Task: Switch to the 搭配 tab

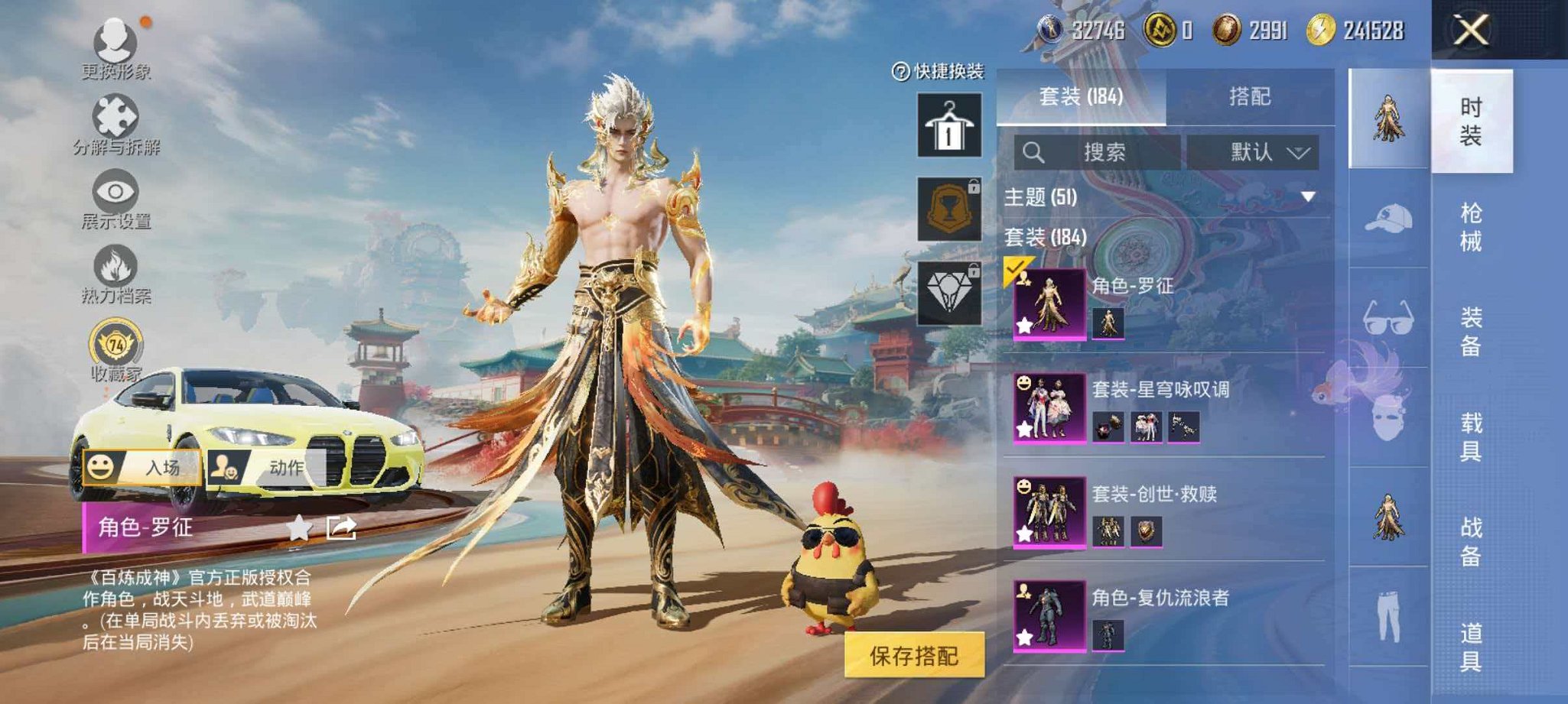Action: pos(1250,98)
